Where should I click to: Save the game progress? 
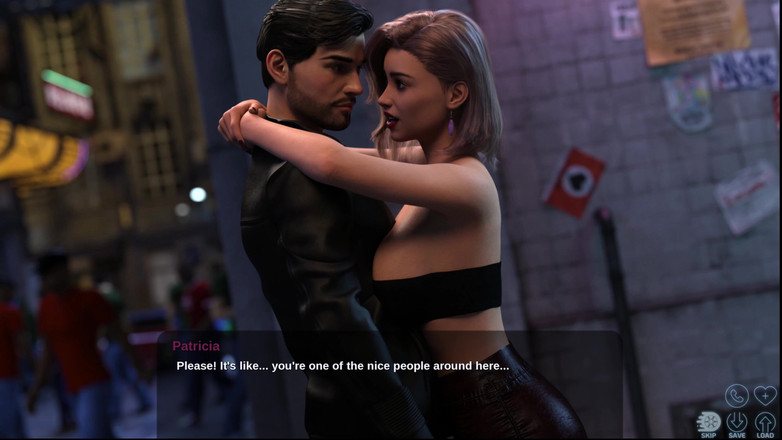[x=737, y=423]
